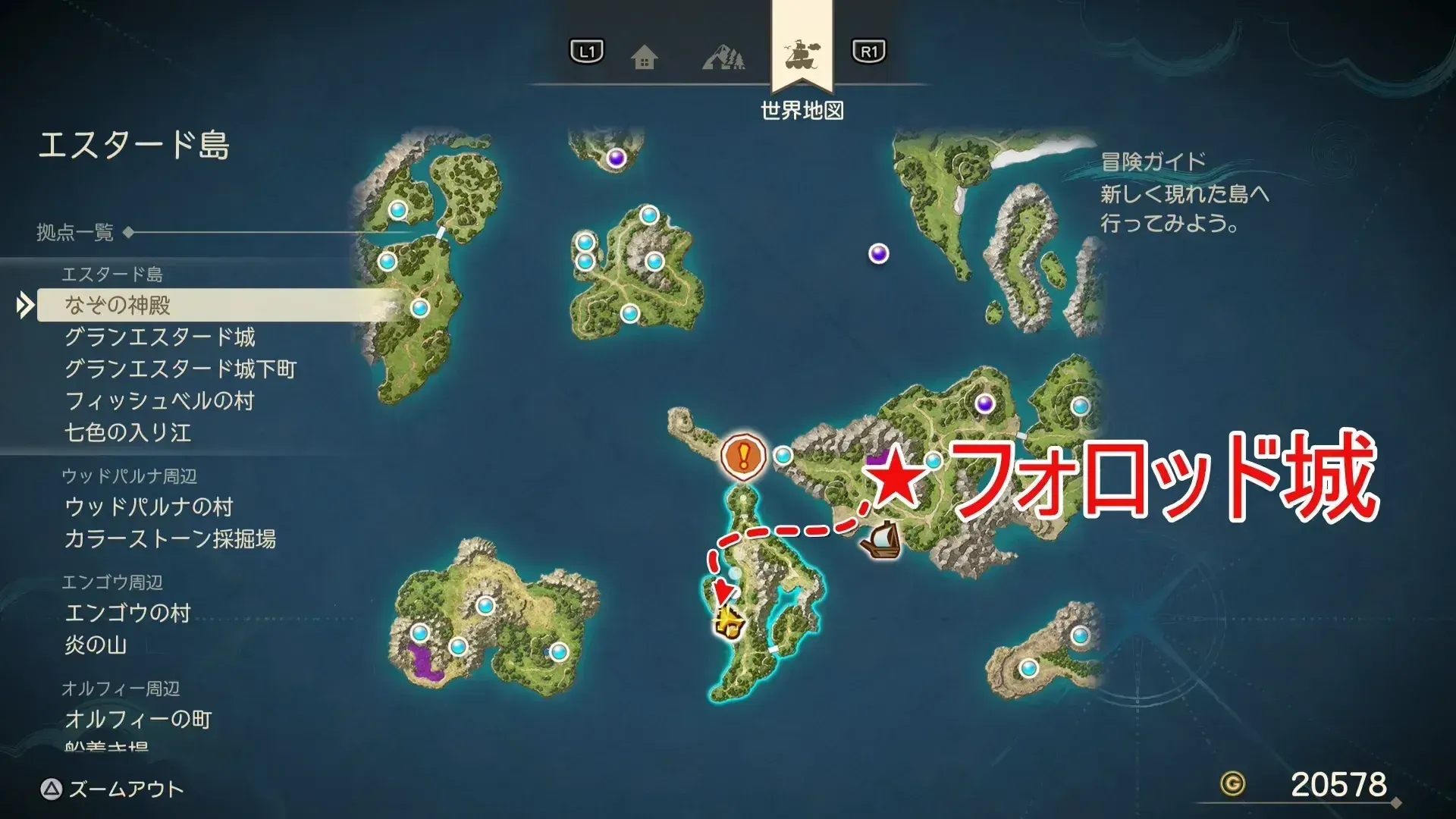Screen dimensions: 1456x819
Task: Click the triangle ズームアウト control
Action: coord(50,789)
